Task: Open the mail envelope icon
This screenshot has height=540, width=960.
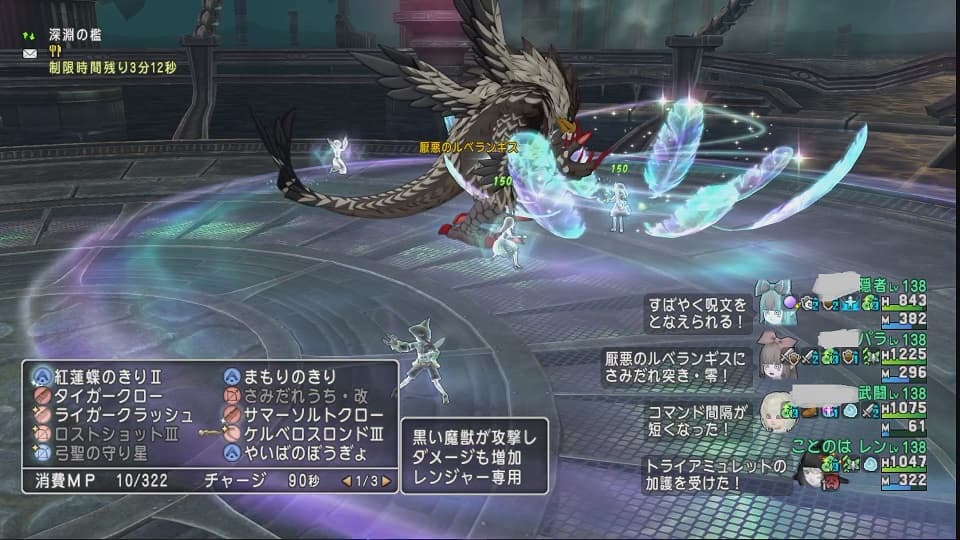Action: 30,52
